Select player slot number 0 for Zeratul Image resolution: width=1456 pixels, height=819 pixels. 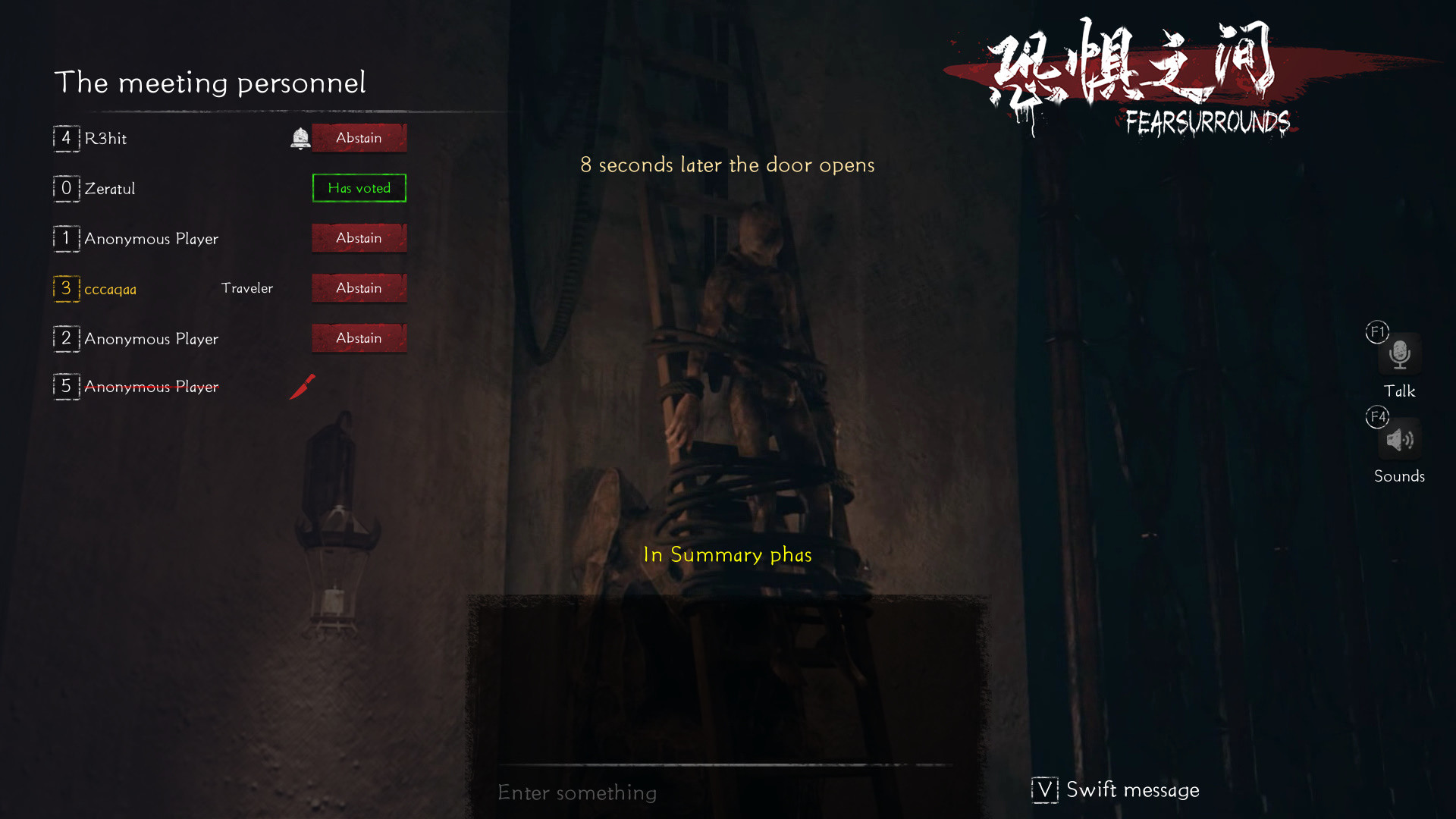click(67, 188)
